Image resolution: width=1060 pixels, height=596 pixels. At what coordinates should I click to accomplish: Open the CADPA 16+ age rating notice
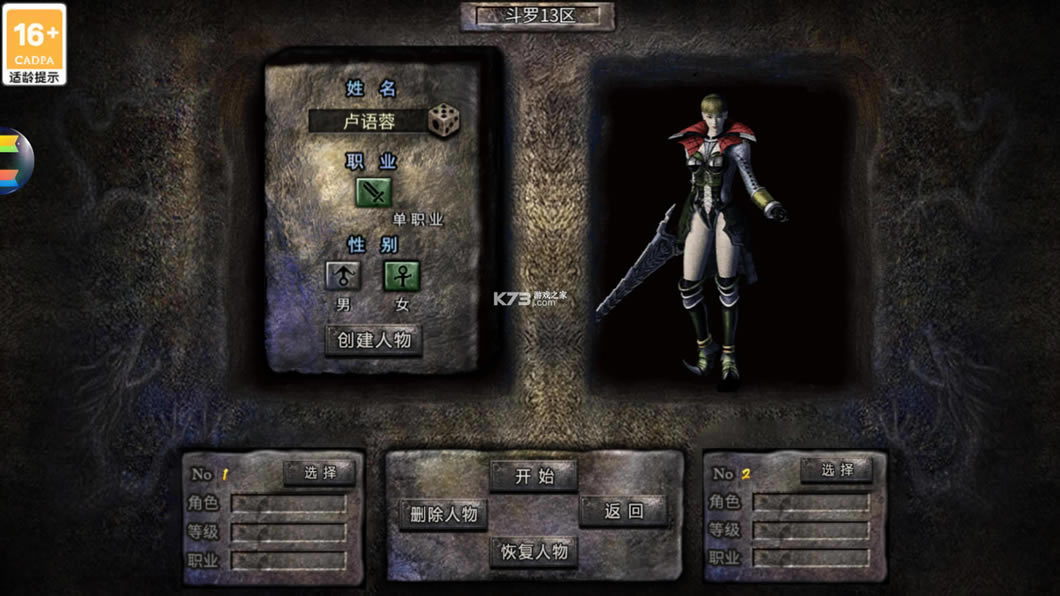point(34,44)
